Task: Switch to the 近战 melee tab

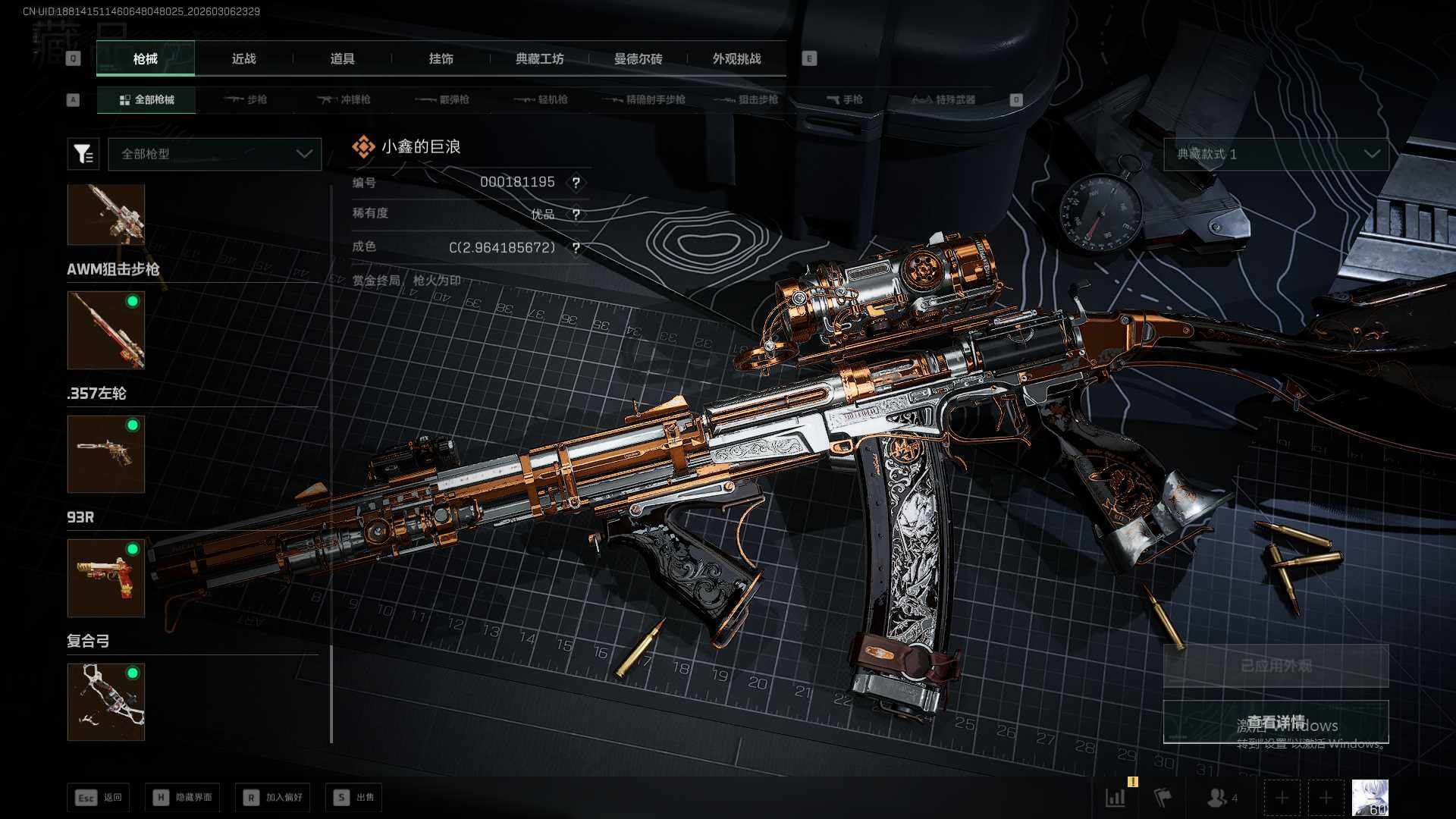Action: coord(243,59)
